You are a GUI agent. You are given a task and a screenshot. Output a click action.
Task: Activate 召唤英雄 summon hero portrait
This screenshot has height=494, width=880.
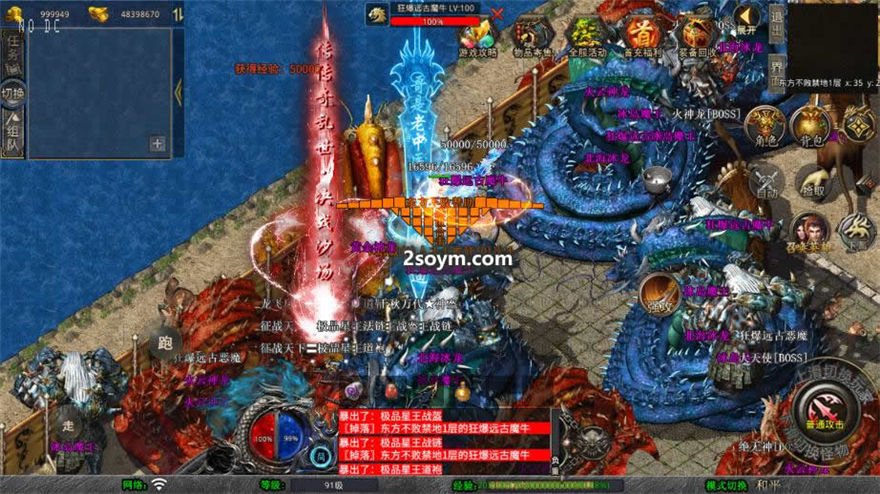point(810,231)
